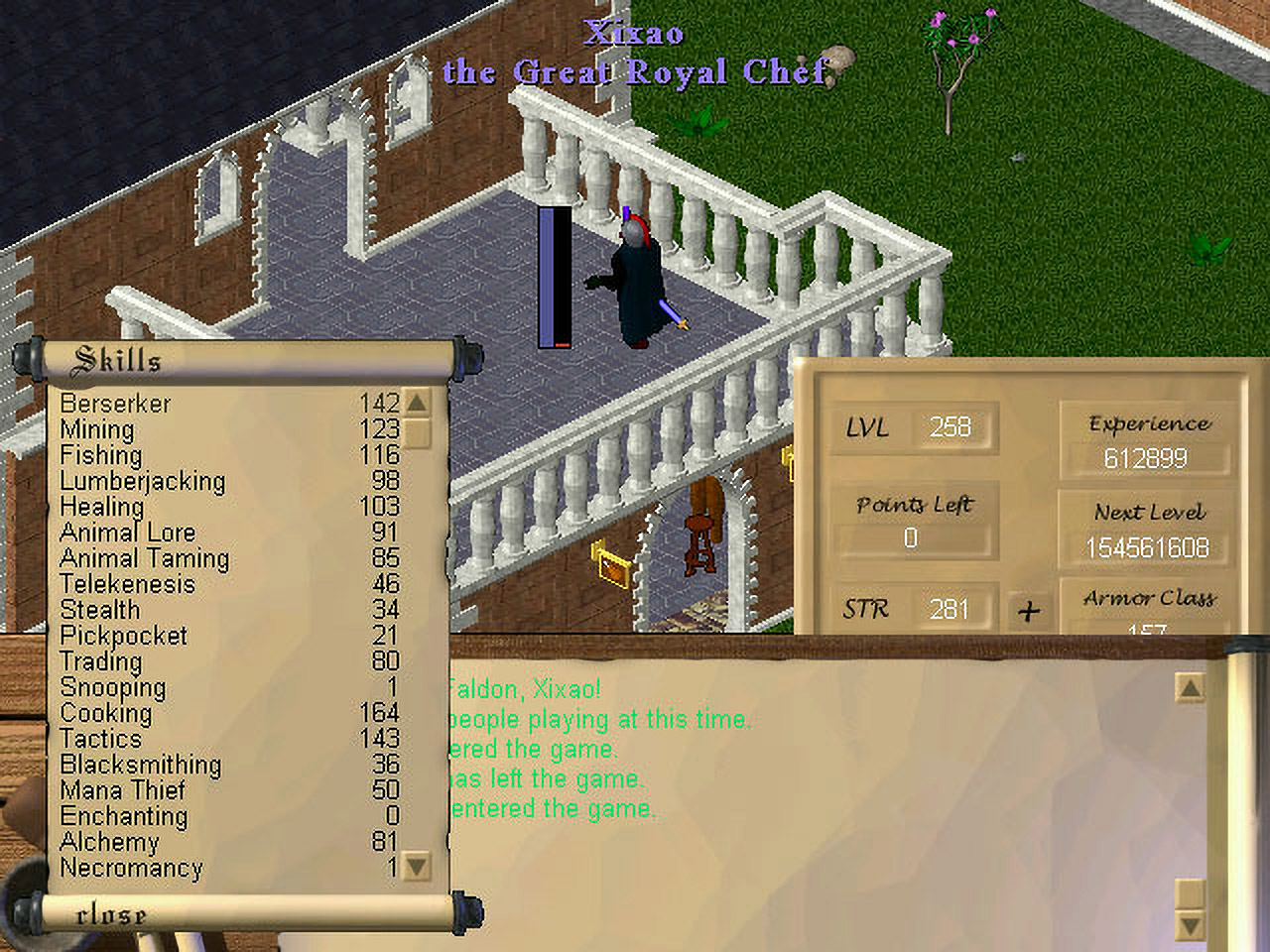The height and width of the screenshot is (952, 1270).
Task: Pick the Lumberjacking skill
Action: (x=143, y=481)
